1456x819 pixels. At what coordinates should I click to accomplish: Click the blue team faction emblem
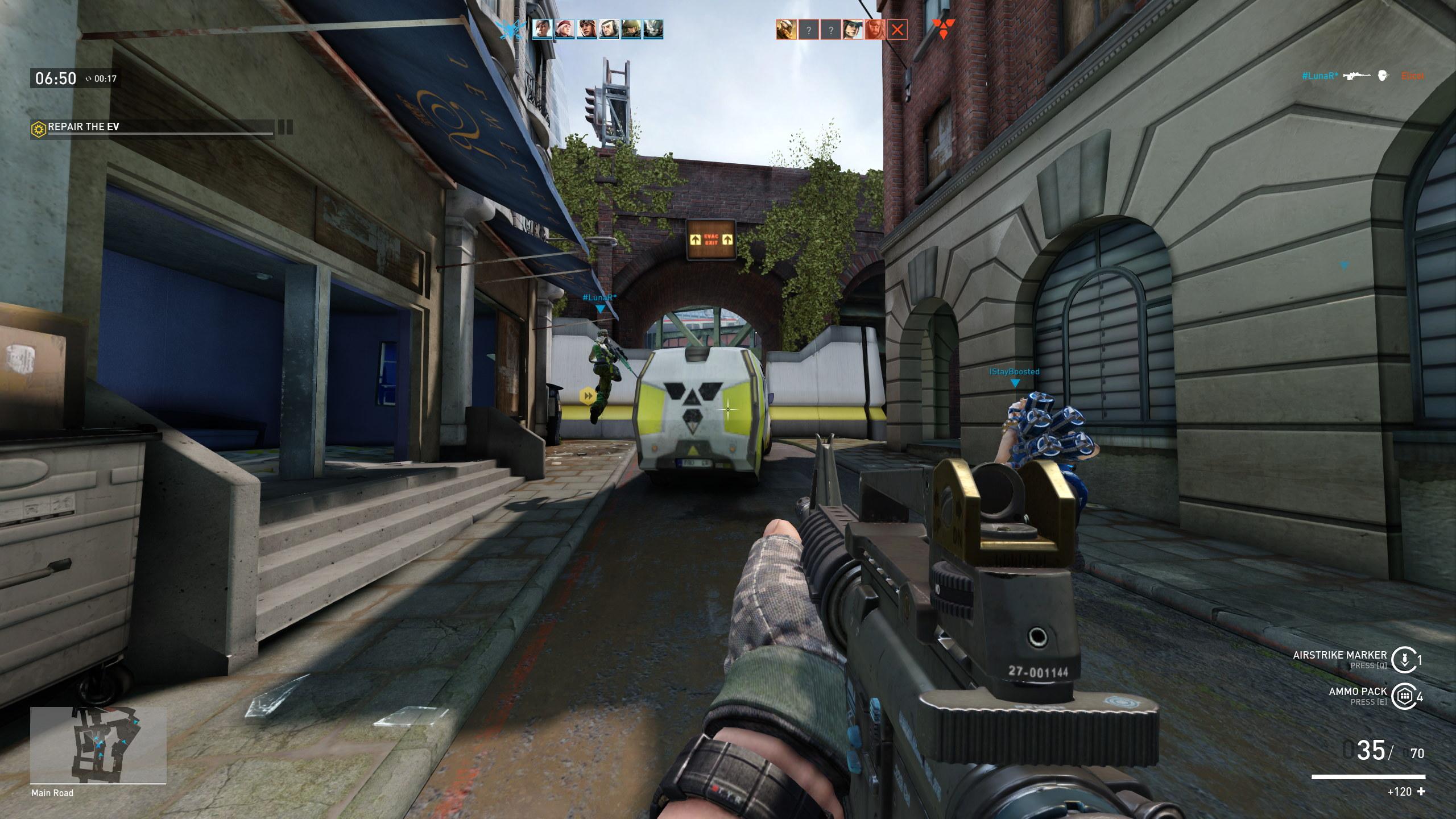(x=510, y=27)
